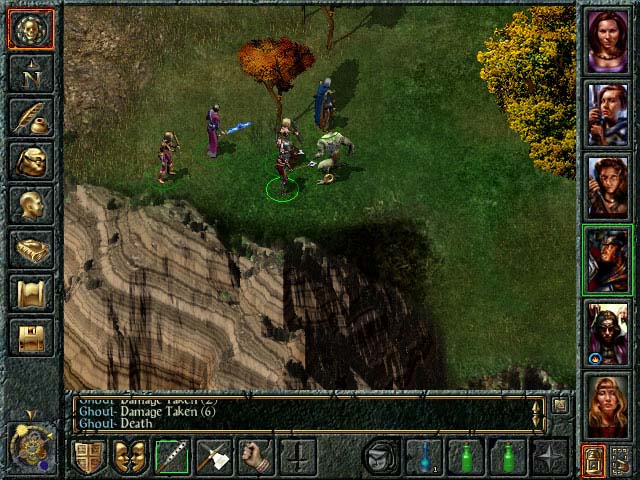The width and height of the screenshot is (640, 480).
Task: Open special abilities with the star button
Action: (x=550, y=457)
